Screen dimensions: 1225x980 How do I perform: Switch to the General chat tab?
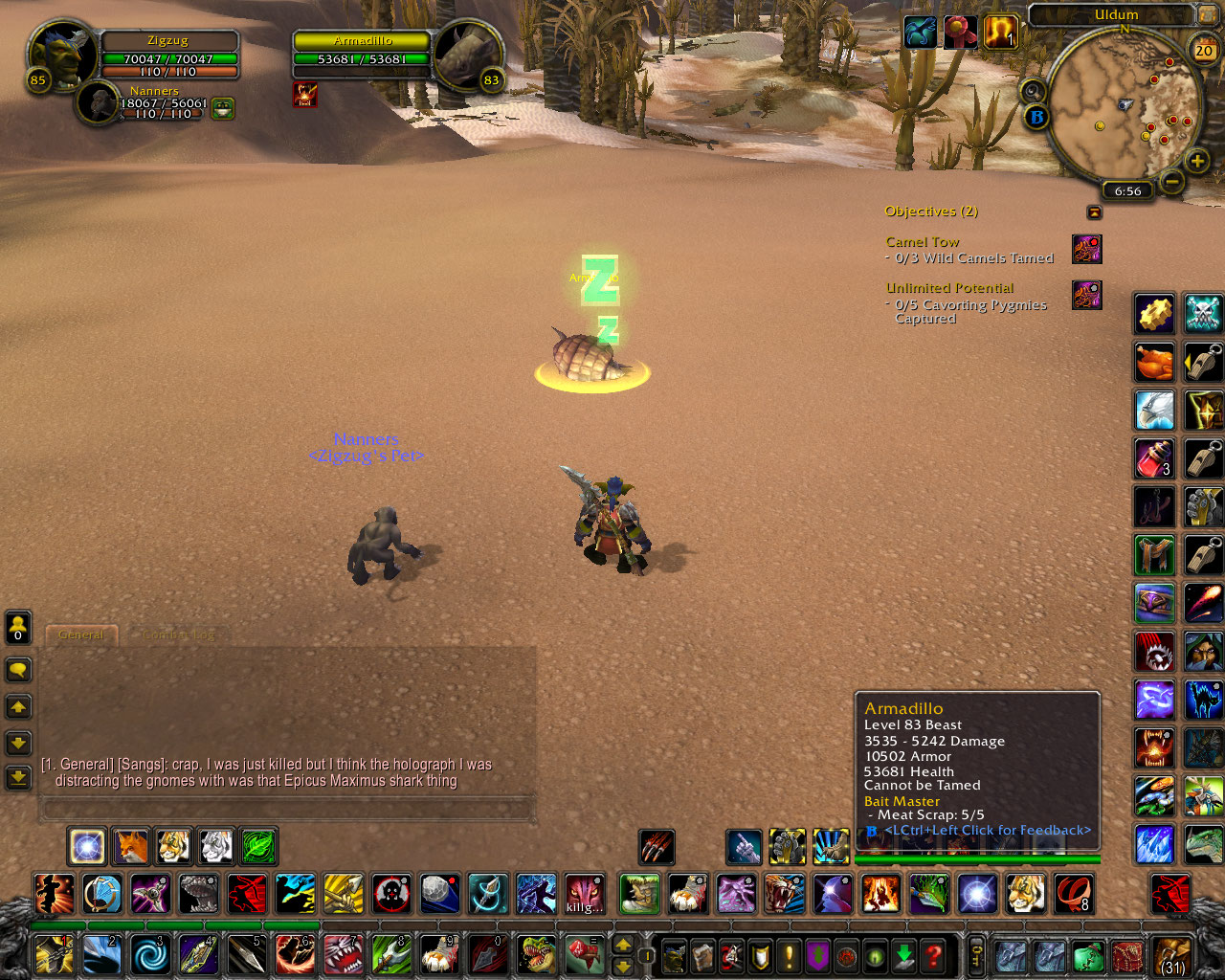(80, 634)
